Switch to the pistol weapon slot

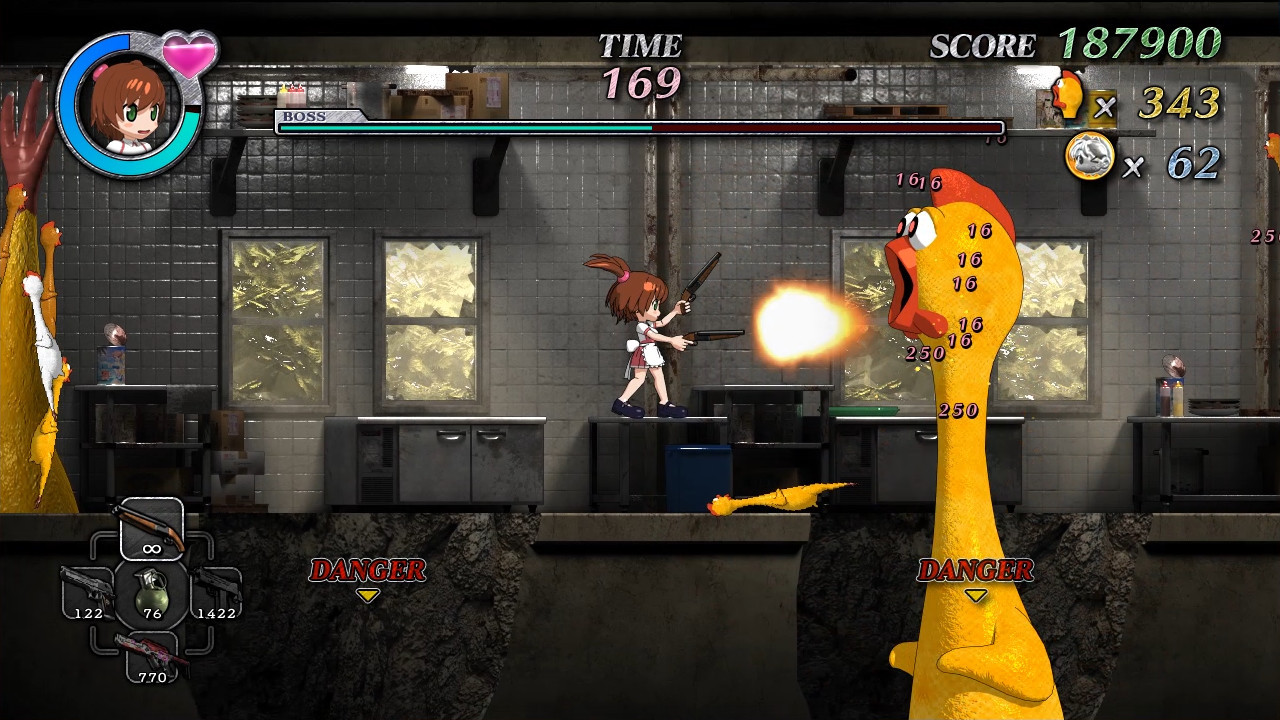[x=87, y=592]
